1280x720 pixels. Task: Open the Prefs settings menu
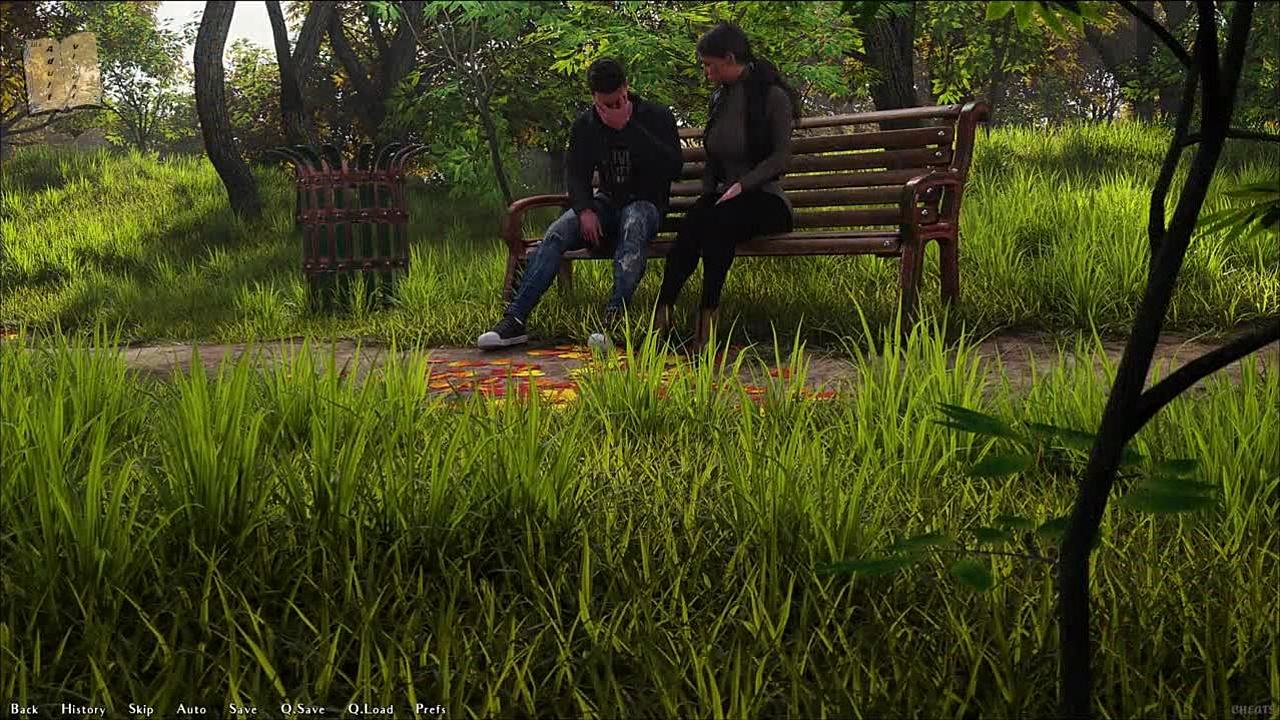[431, 709]
